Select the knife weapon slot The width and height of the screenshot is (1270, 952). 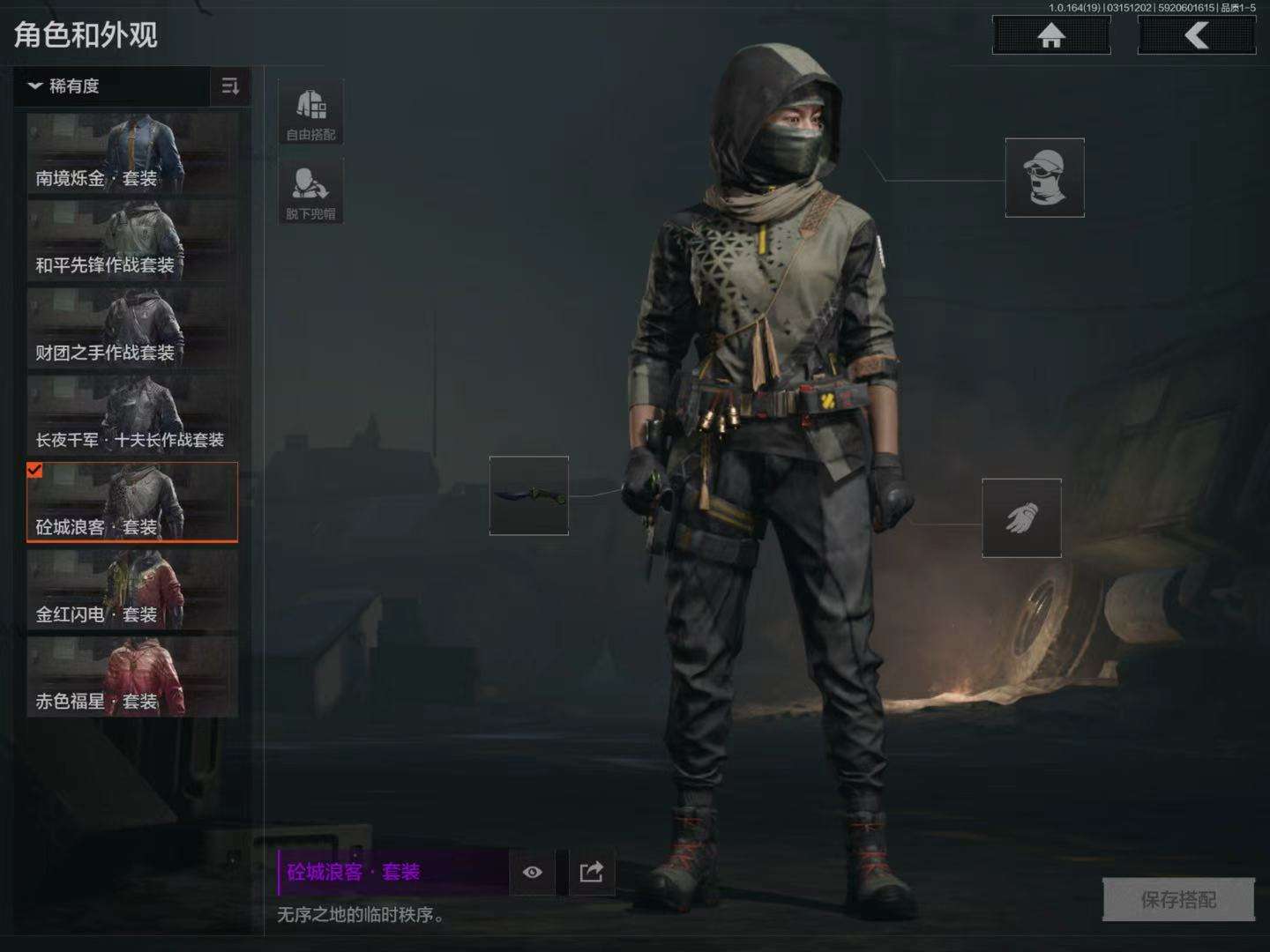(x=529, y=495)
